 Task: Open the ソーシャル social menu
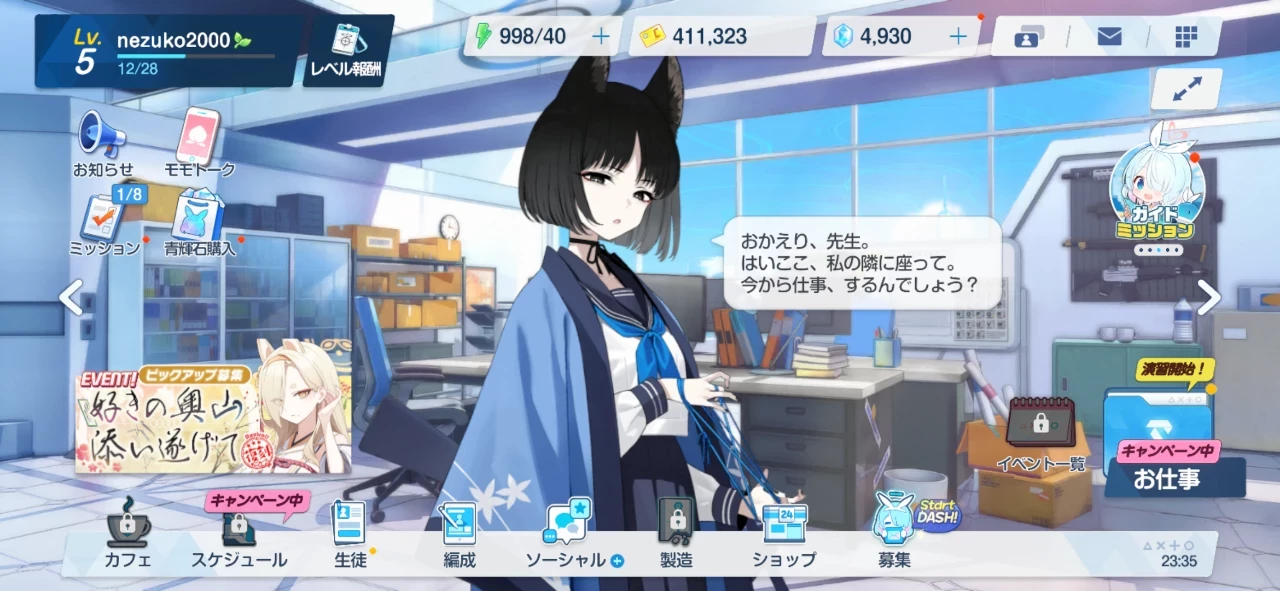click(x=567, y=536)
